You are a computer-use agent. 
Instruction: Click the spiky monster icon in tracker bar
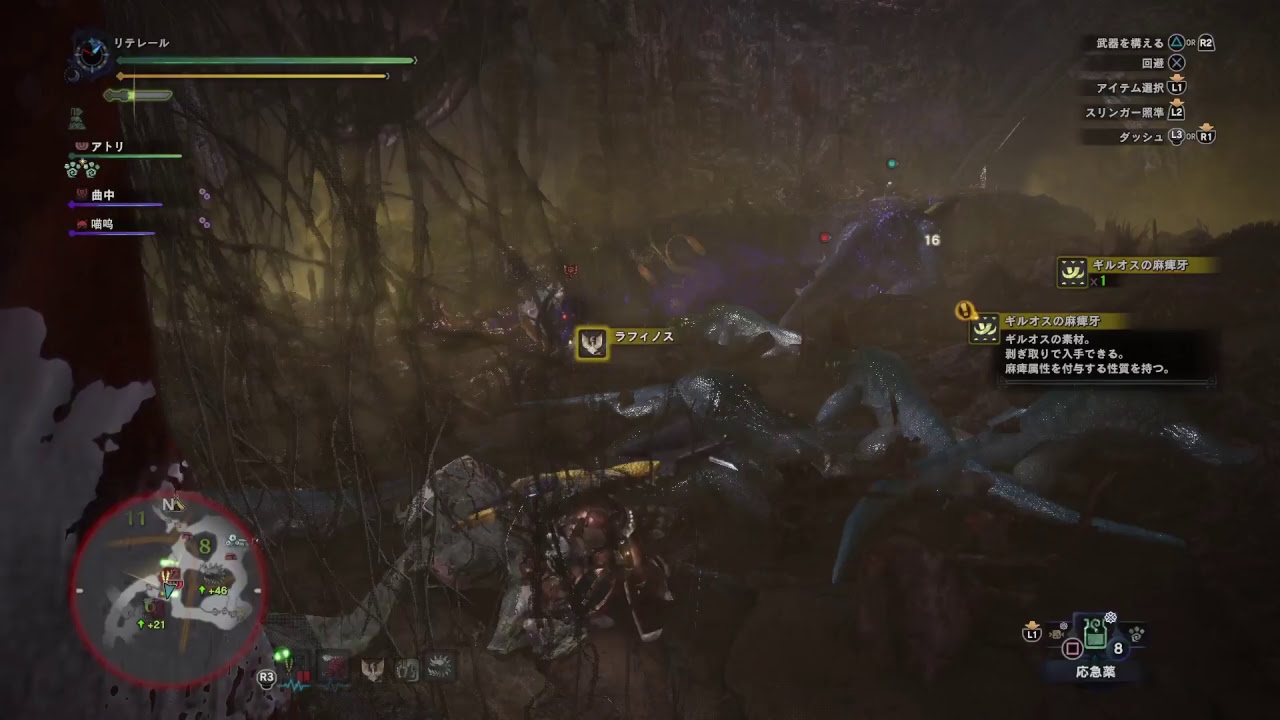(439, 666)
